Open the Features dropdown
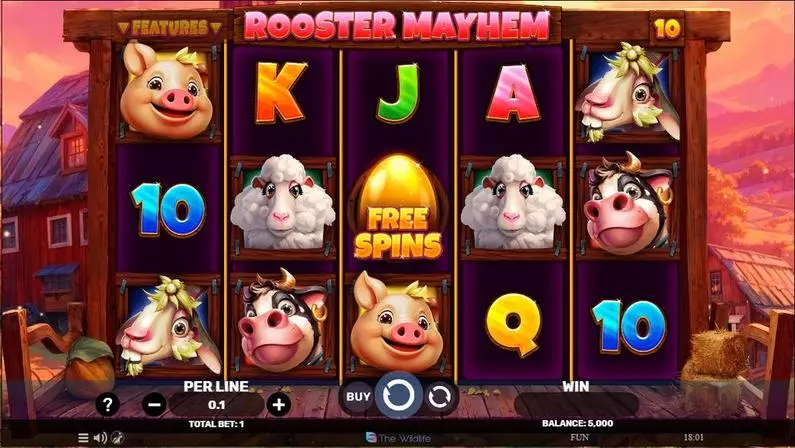 tap(168, 27)
